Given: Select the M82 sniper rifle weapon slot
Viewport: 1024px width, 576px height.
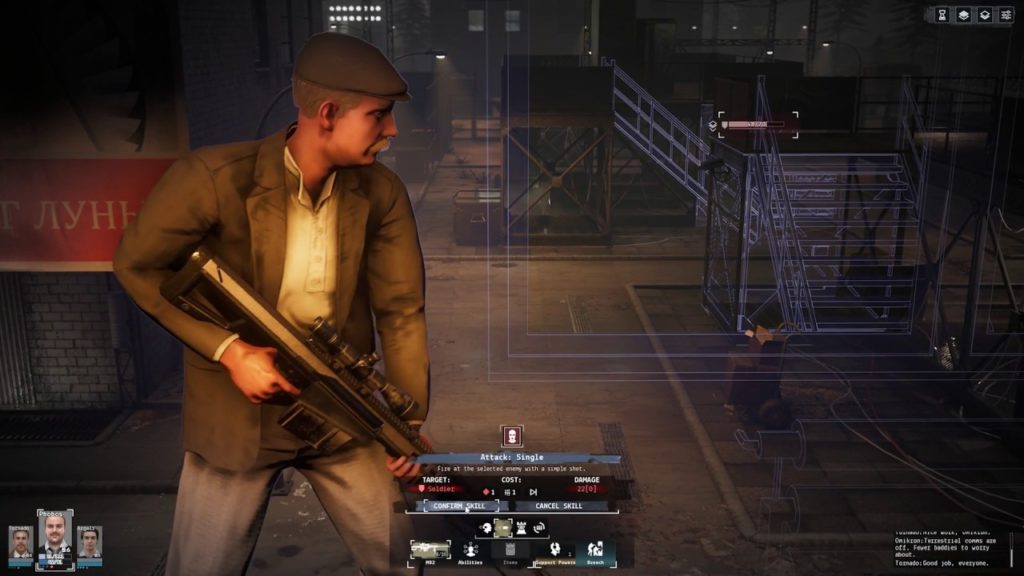Looking at the screenshot, I should 430,550.
